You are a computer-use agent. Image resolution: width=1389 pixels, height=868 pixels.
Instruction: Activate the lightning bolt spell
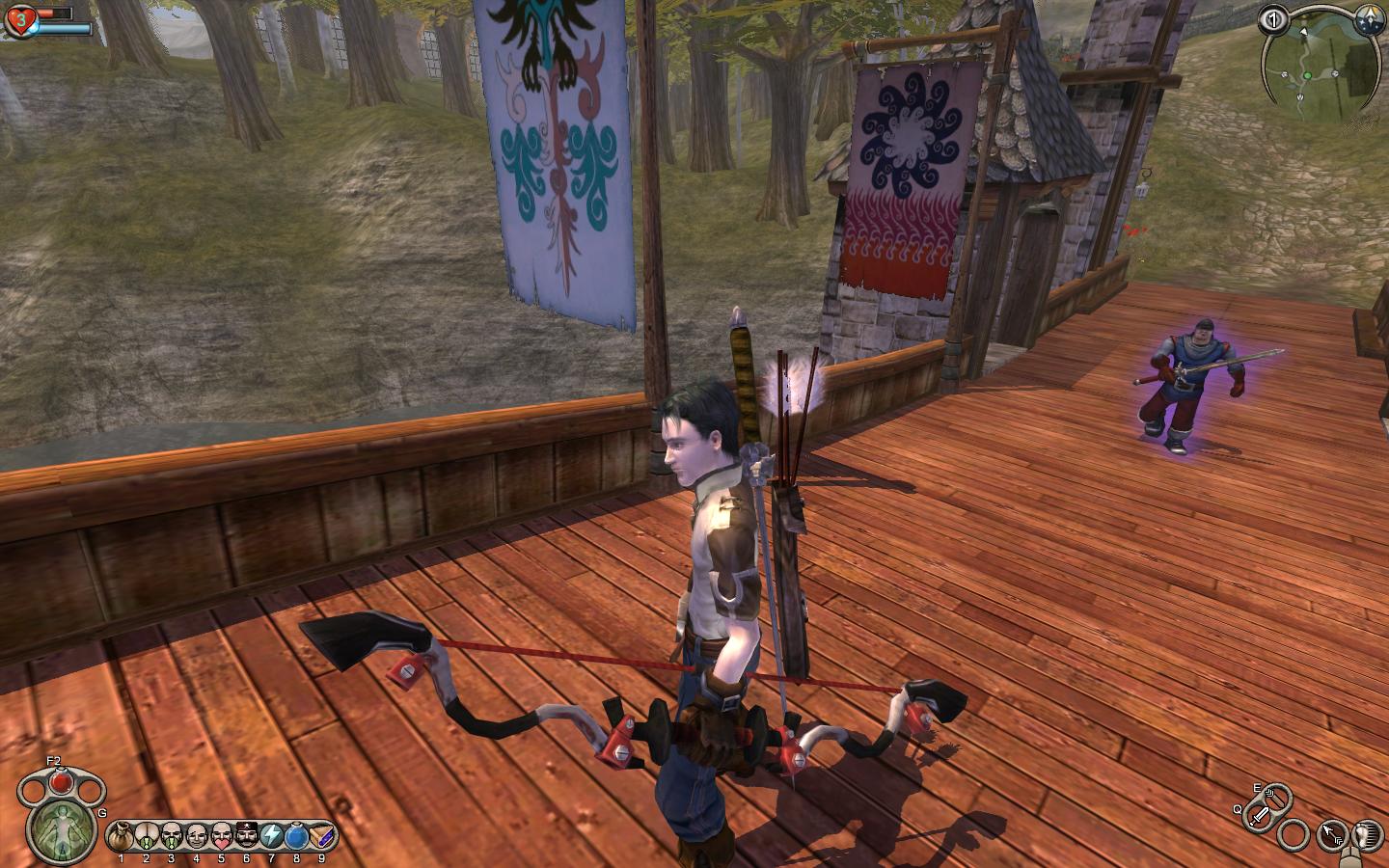(x=271, y=833)
